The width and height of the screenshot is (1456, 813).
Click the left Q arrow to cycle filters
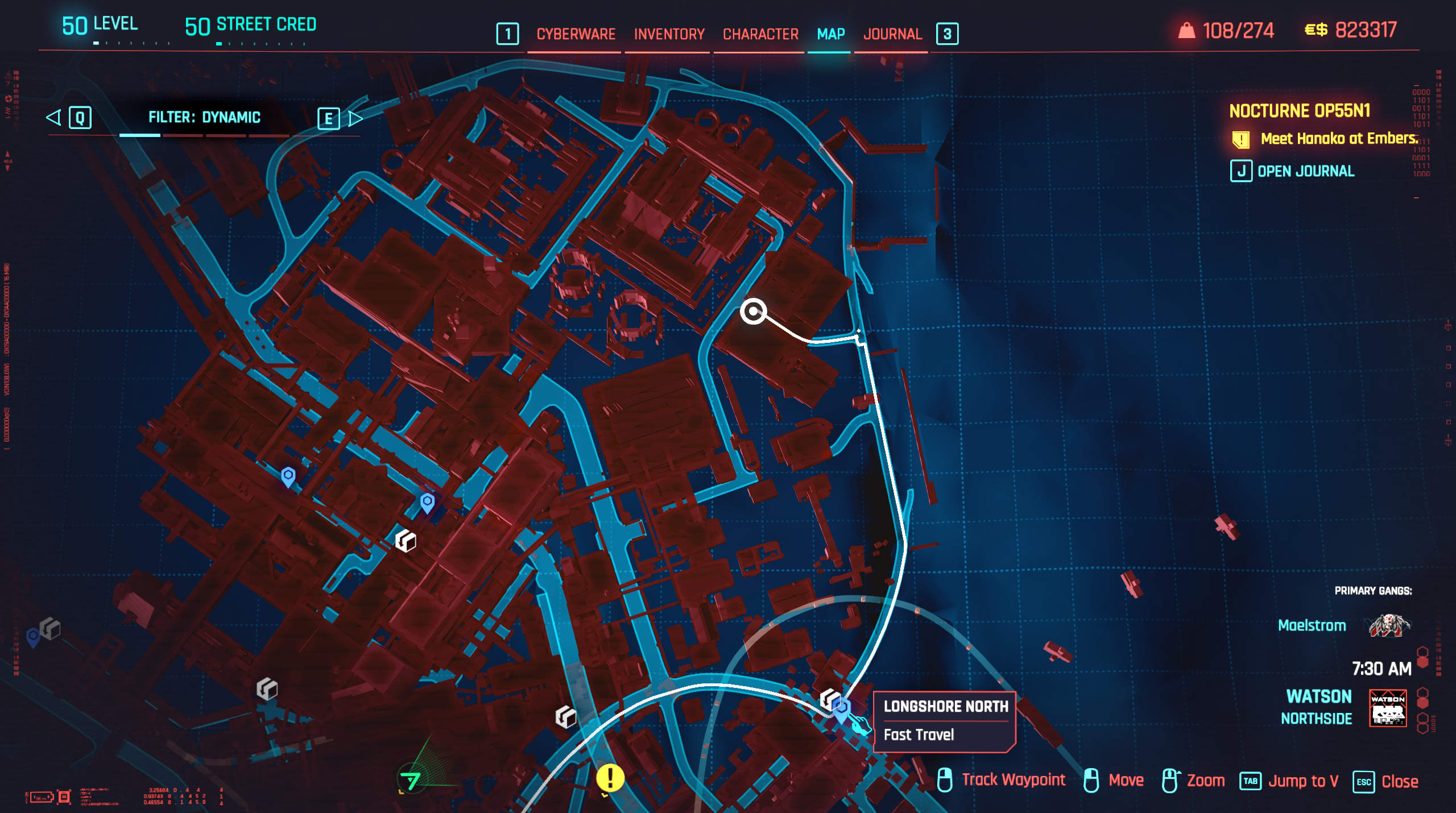[x=53, y=118]
